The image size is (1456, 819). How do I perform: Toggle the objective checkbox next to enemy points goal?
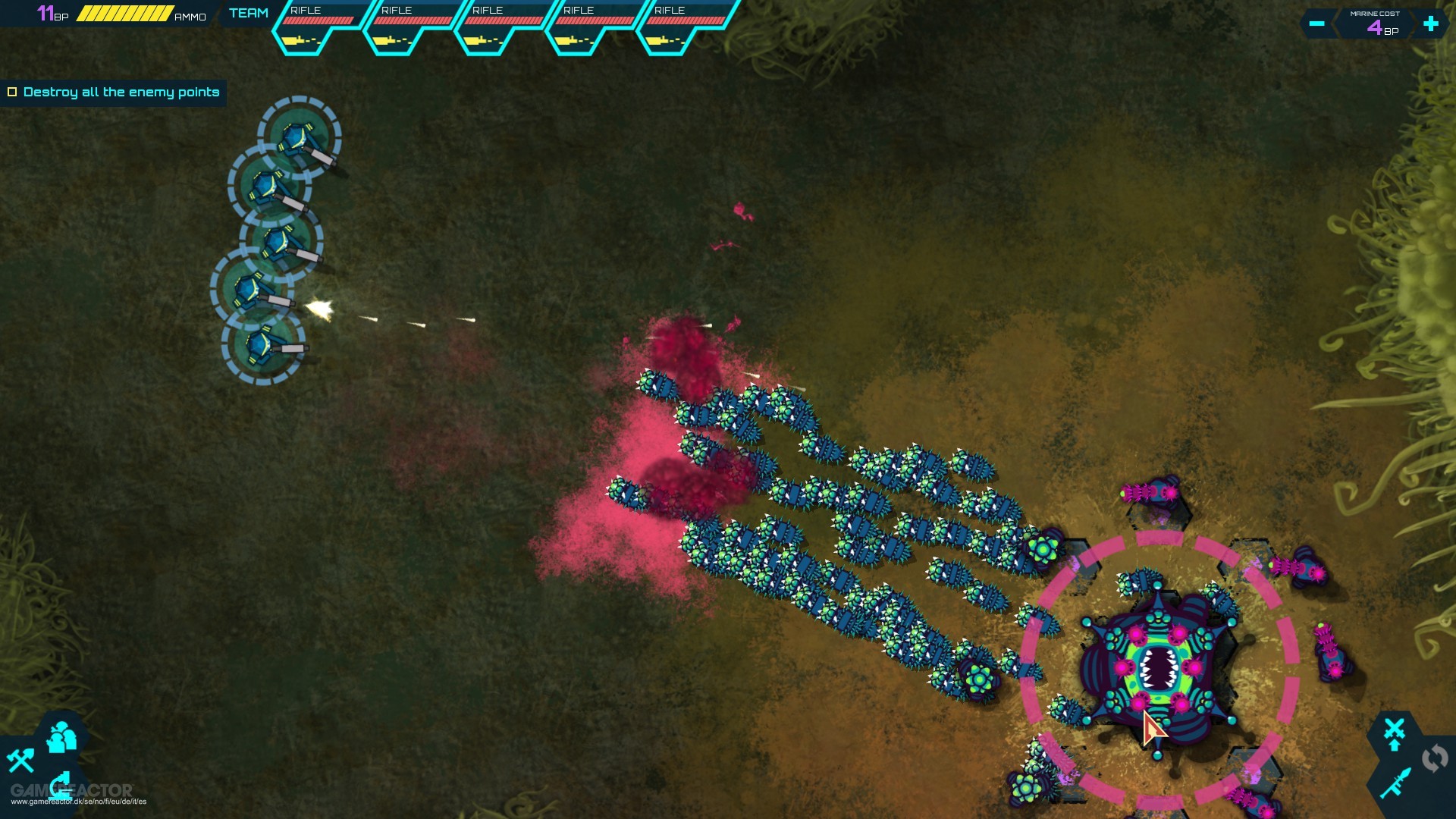(x=13, y=92)
